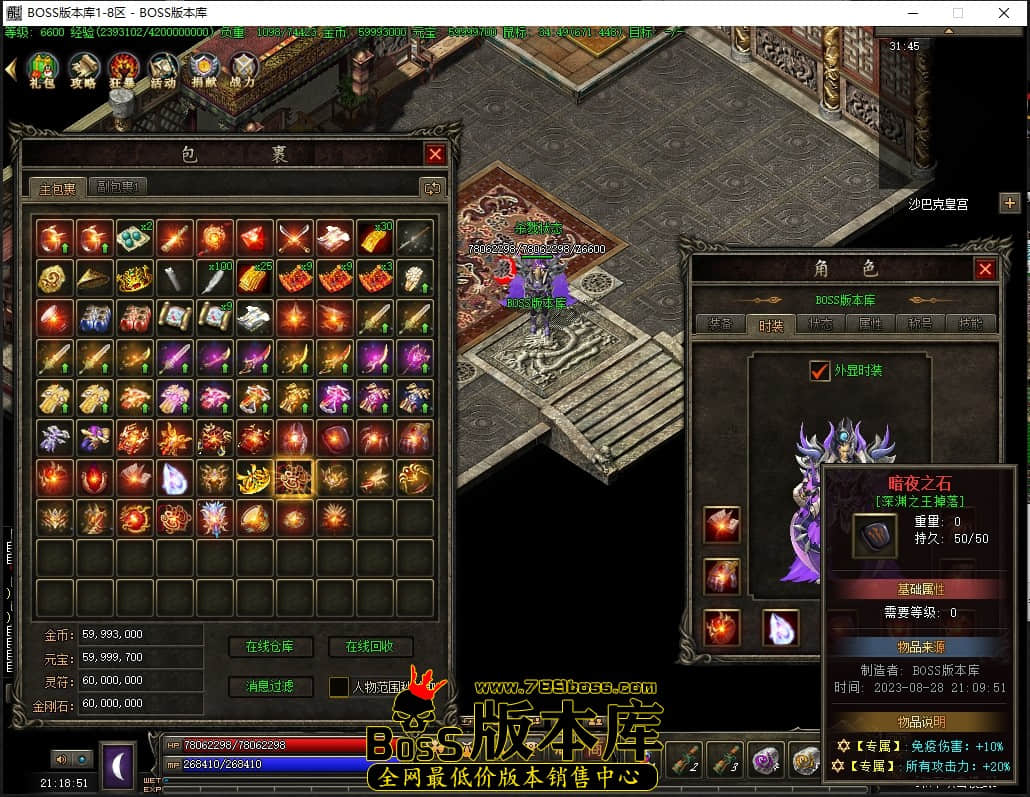Select the 主包裹 main bag tab

(57, 187)
